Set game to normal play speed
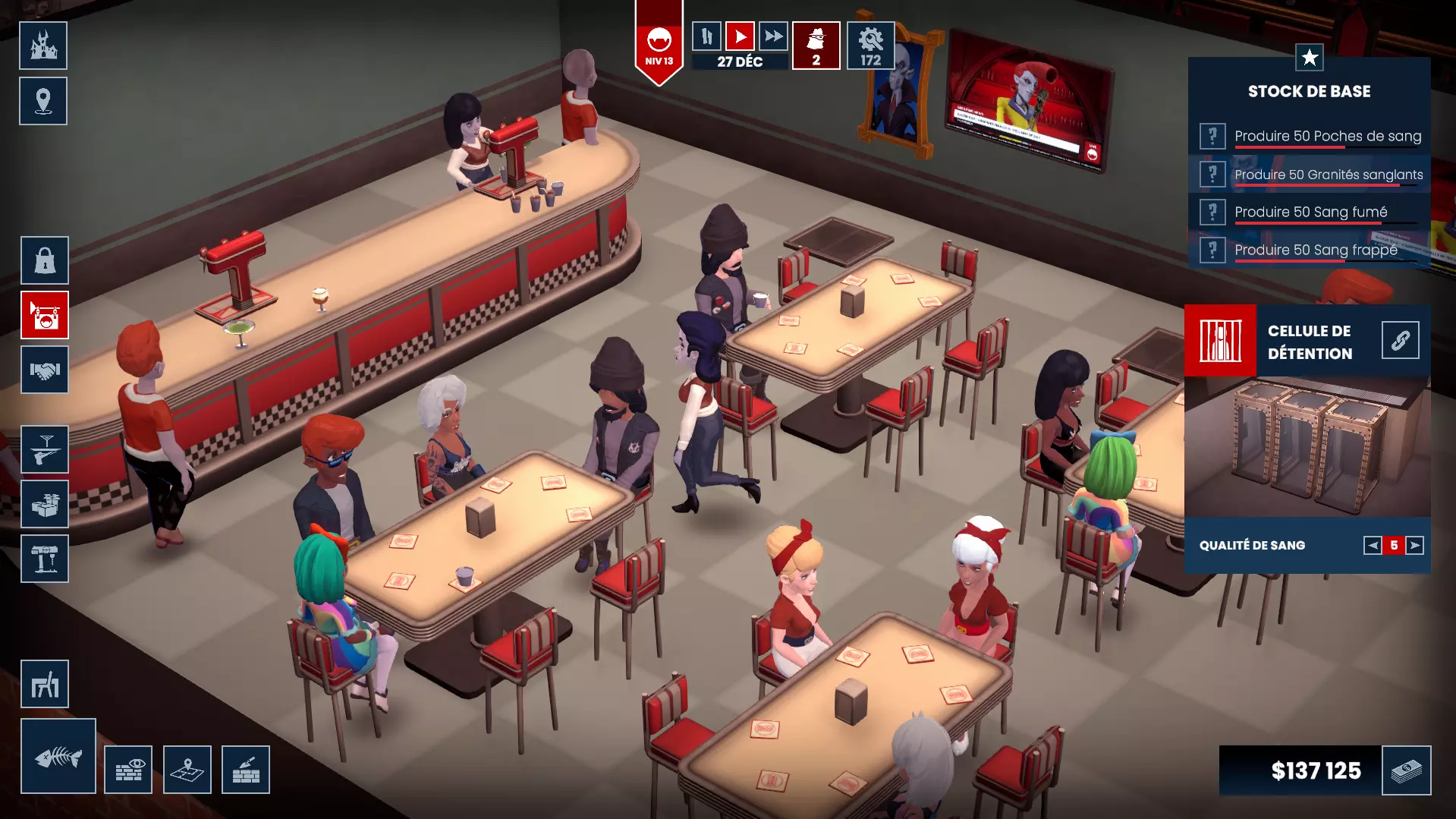This screenshot has width=1456, height=819. pos(740,36)
